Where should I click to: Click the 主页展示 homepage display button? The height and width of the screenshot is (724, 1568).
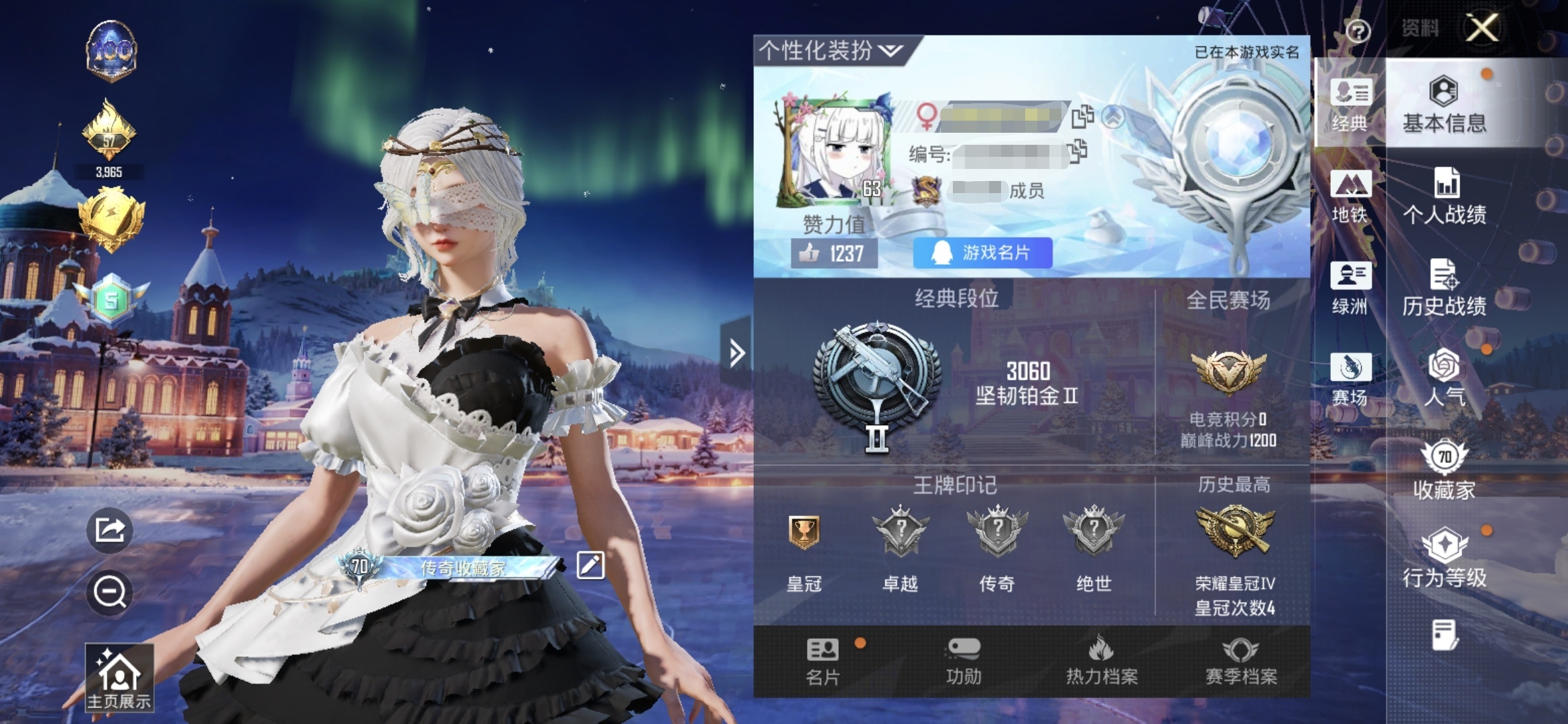(x=119, y=677)
